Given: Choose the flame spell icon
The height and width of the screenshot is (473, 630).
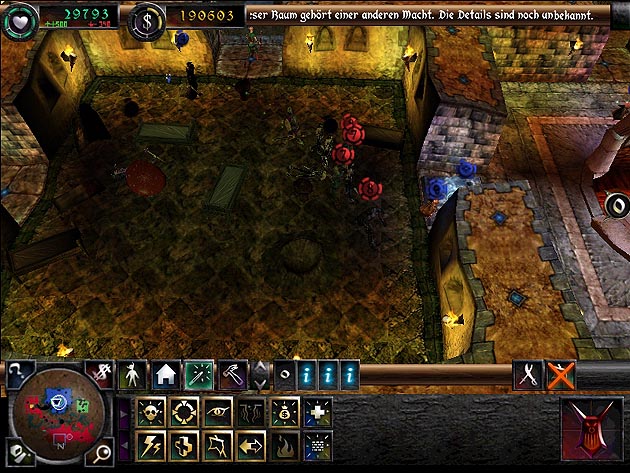Looking at the screenshot, I should tap(283, 443).
